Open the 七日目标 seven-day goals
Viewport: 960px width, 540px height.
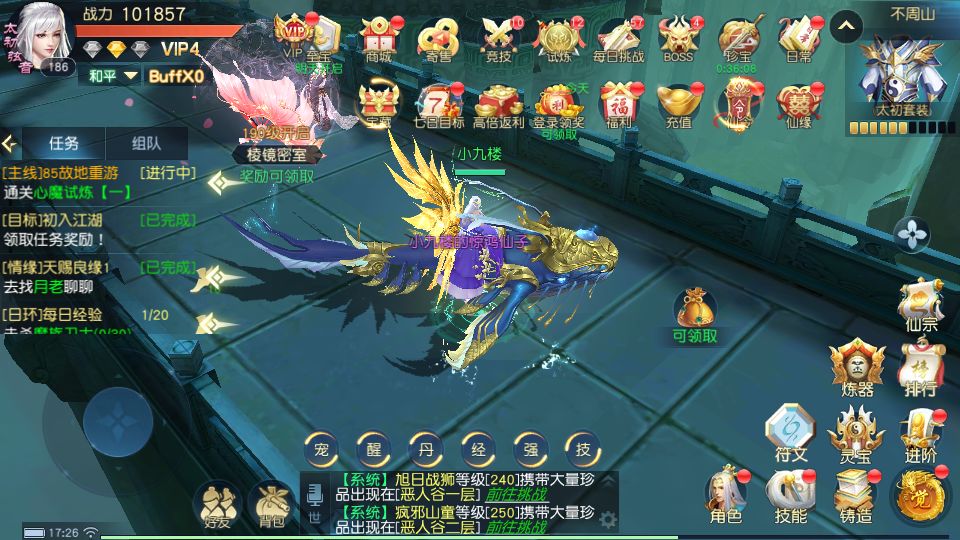tap(439, 104)
